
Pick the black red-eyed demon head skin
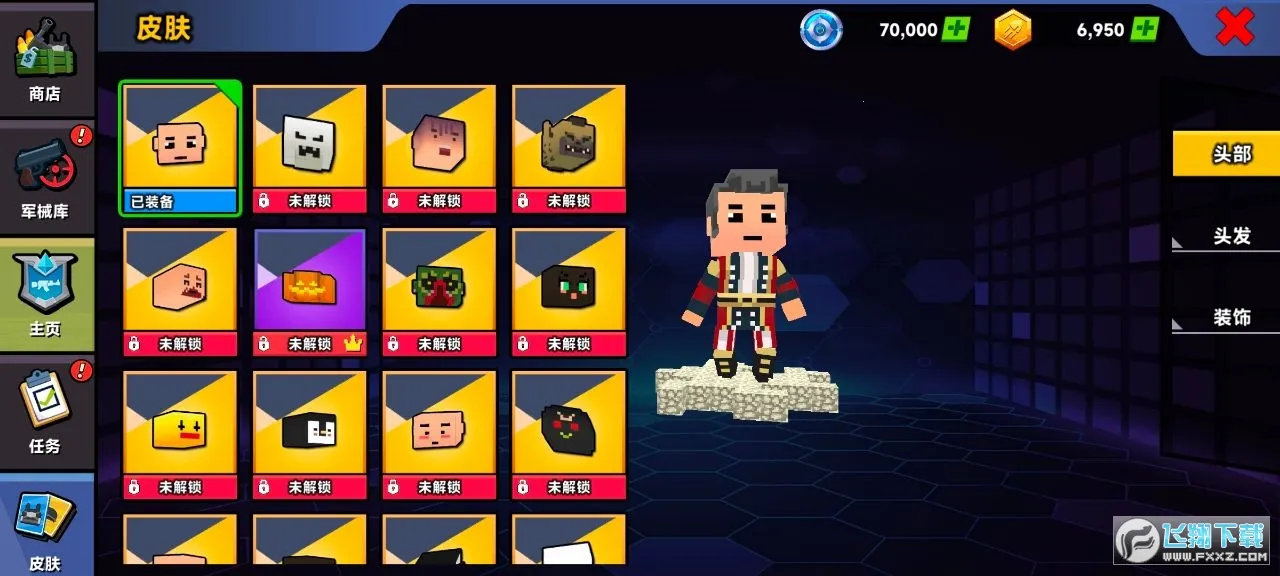click(x=569, y=434)
